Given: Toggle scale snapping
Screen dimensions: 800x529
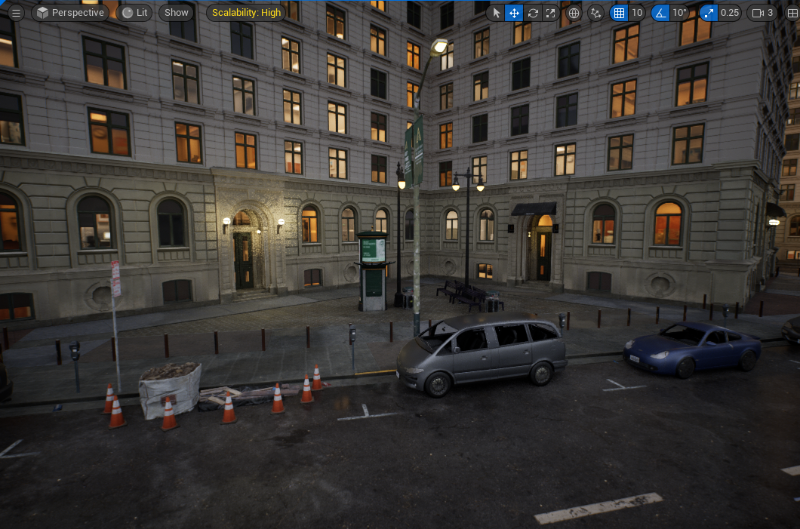Looking at the screenshot, I should (x=708, y=13).
